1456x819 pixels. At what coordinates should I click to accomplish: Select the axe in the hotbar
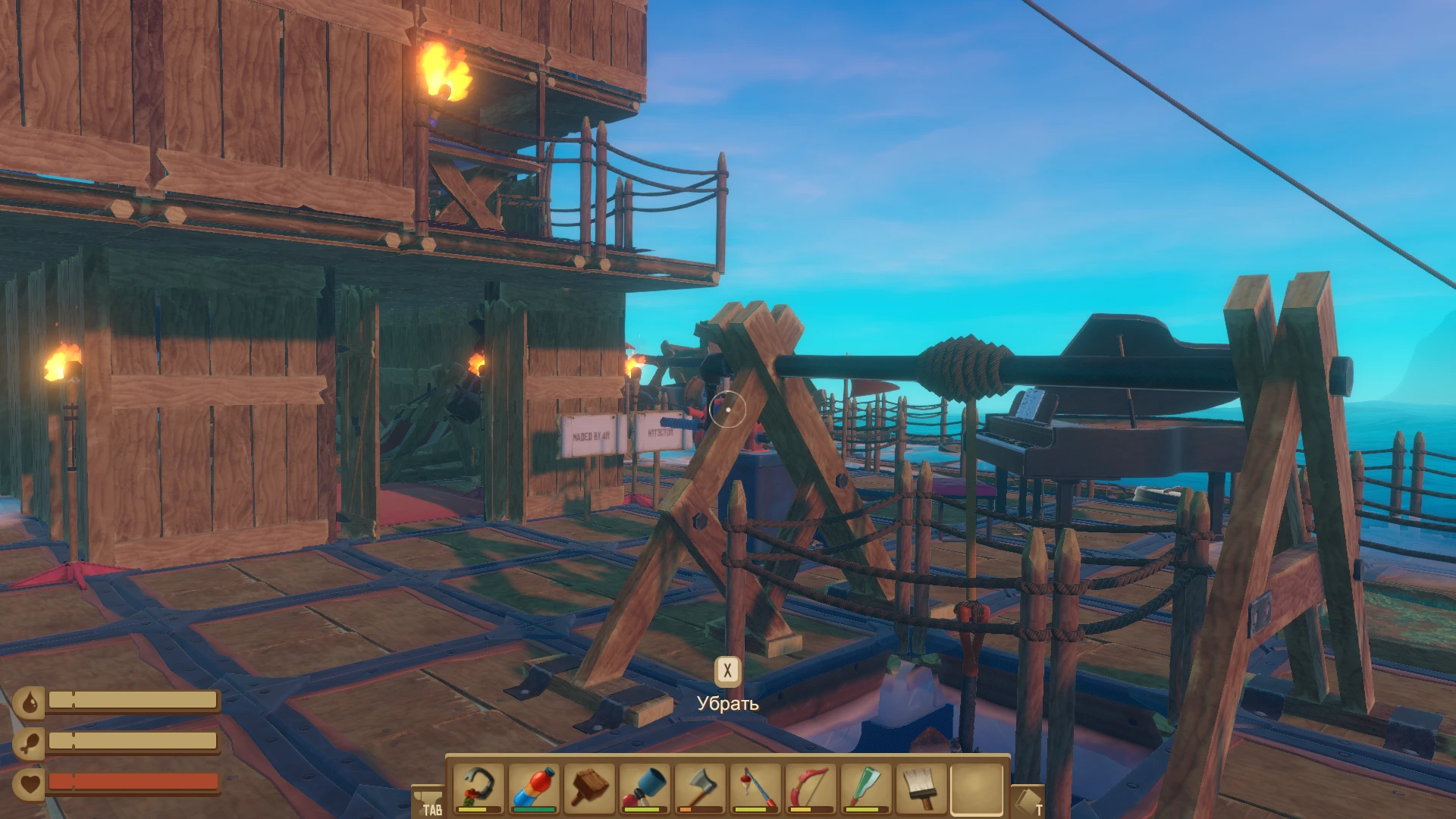[699, 787]
